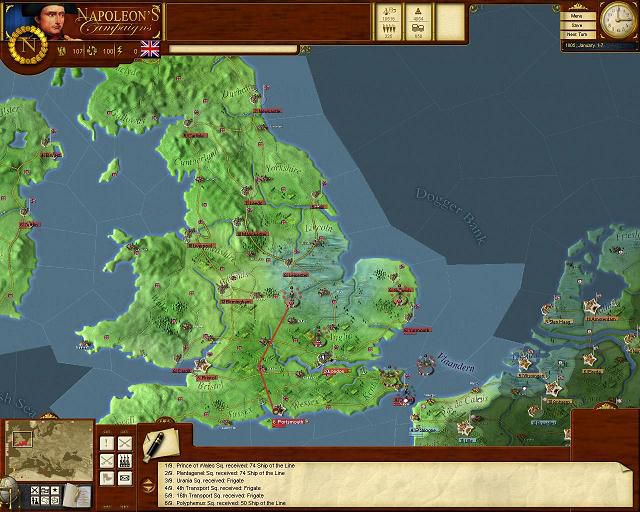Open the Menu button
Image resolution: width=640 pixels, height=512 pixels.
[x=576, y=16]
